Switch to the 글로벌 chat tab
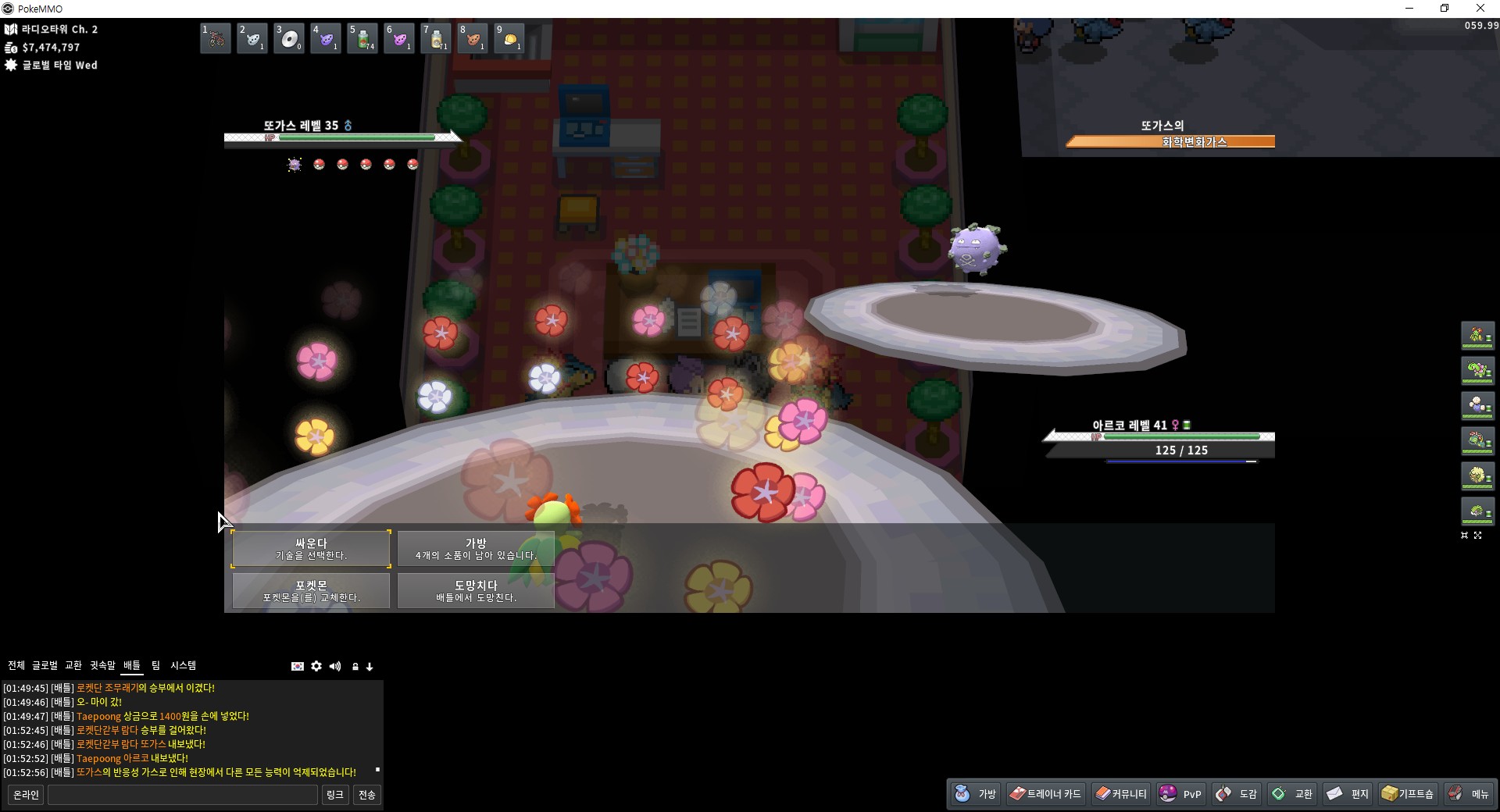The image size is (1500, 812). tap(45, 665)
